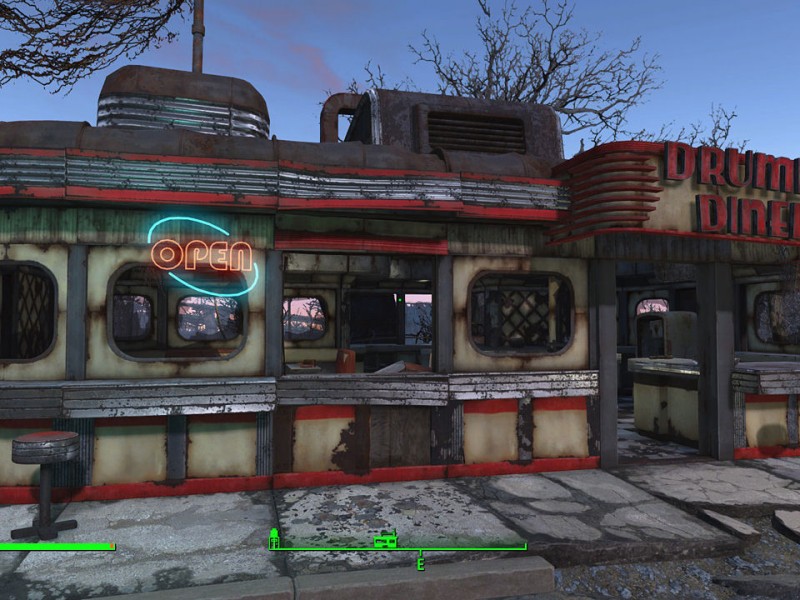Click the diner location marker on the compass
This screenshot has width=800, height=600.
click(385, 541)
